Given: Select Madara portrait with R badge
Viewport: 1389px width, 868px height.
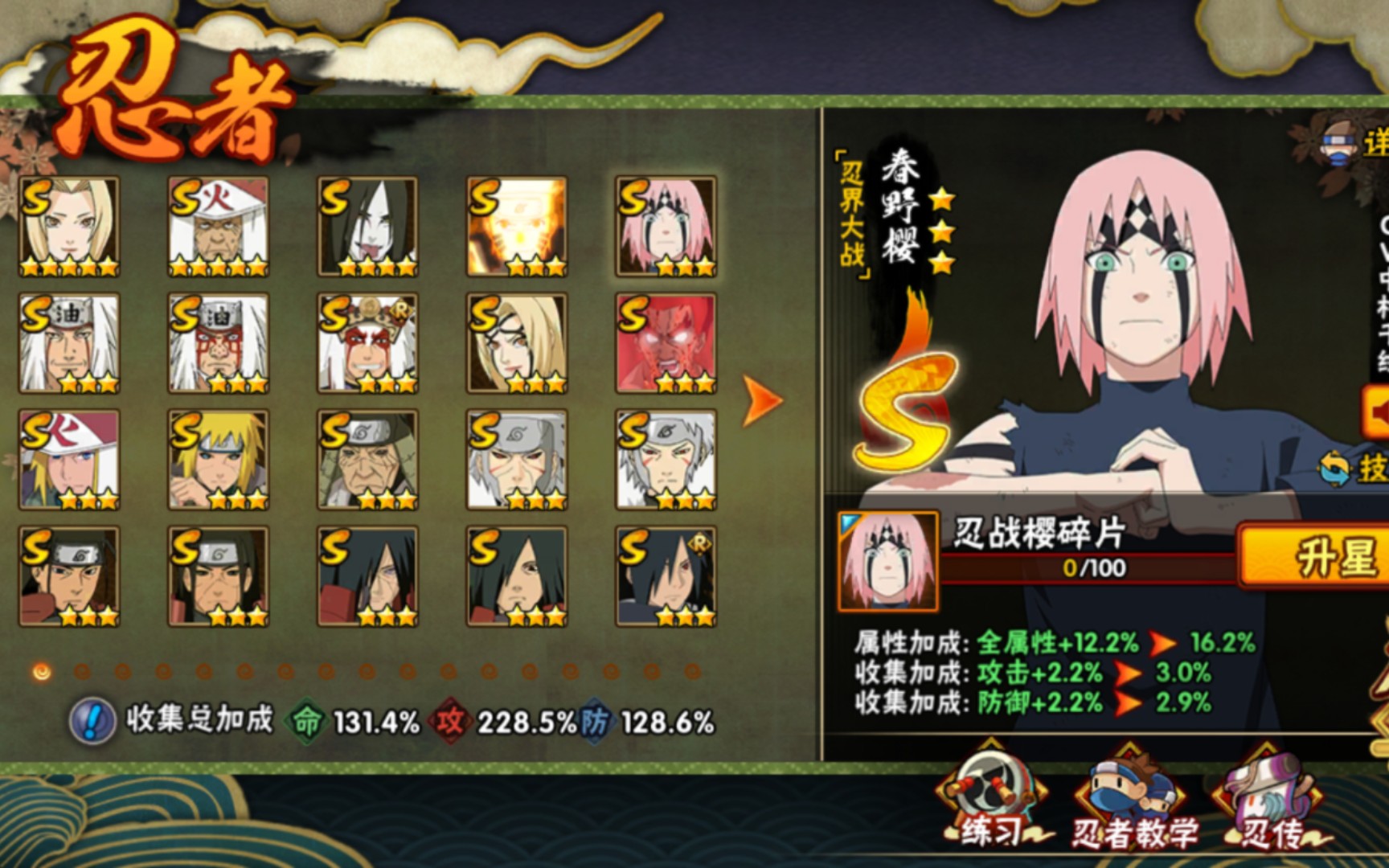Looking at the screenshot, I should 666,576.
